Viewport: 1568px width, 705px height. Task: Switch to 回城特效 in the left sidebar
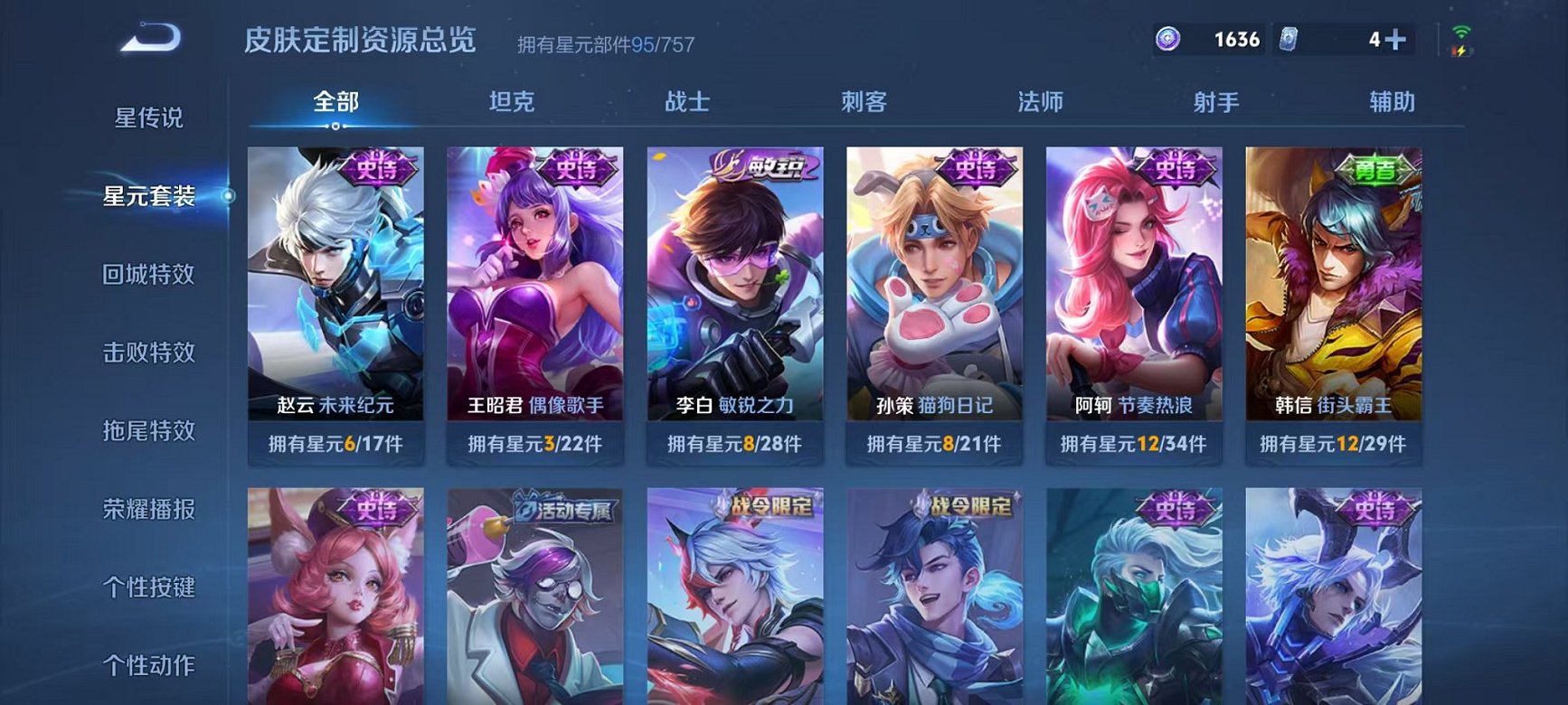point(150,273)
